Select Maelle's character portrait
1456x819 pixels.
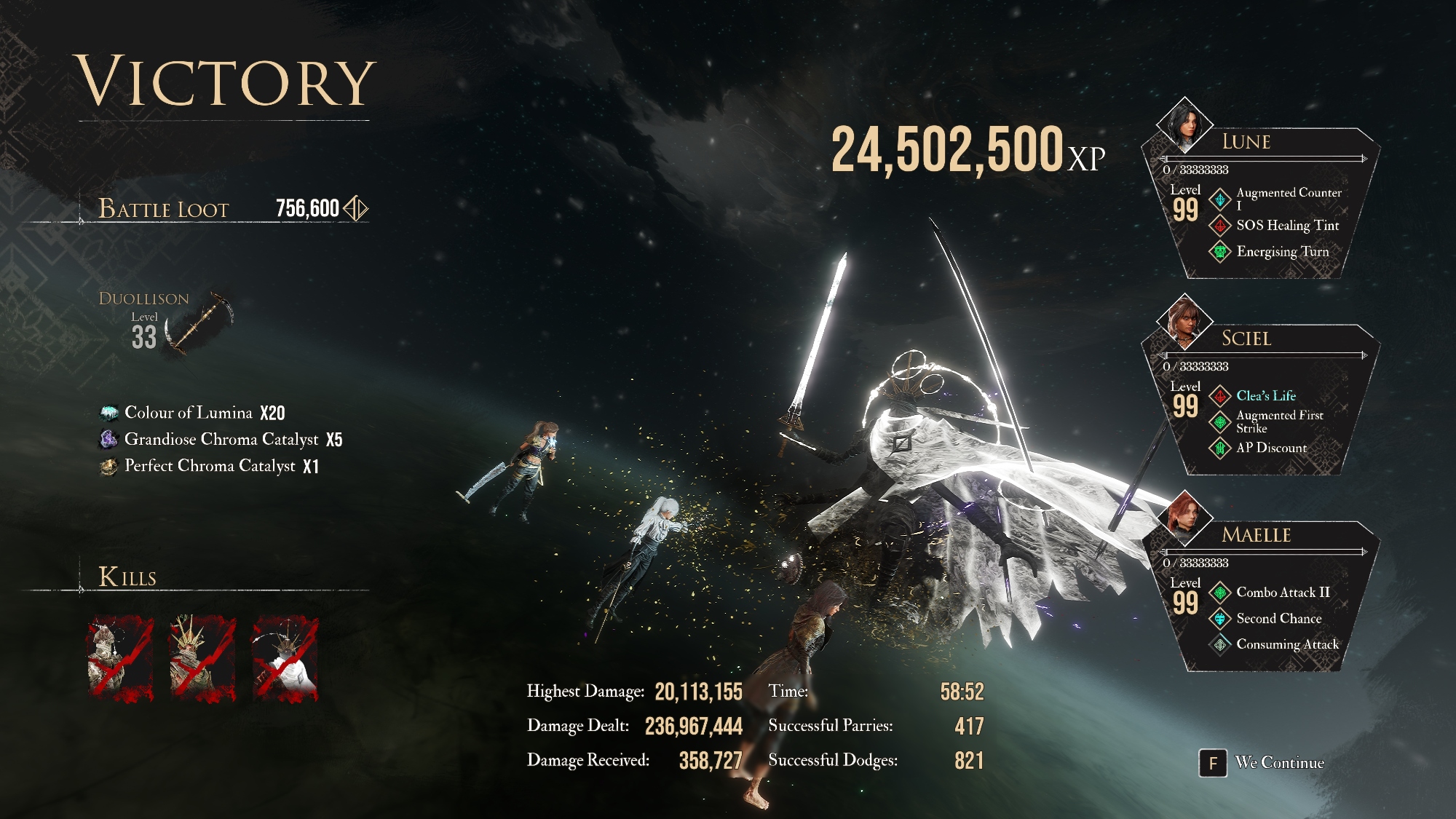(x=1184, y=518)
